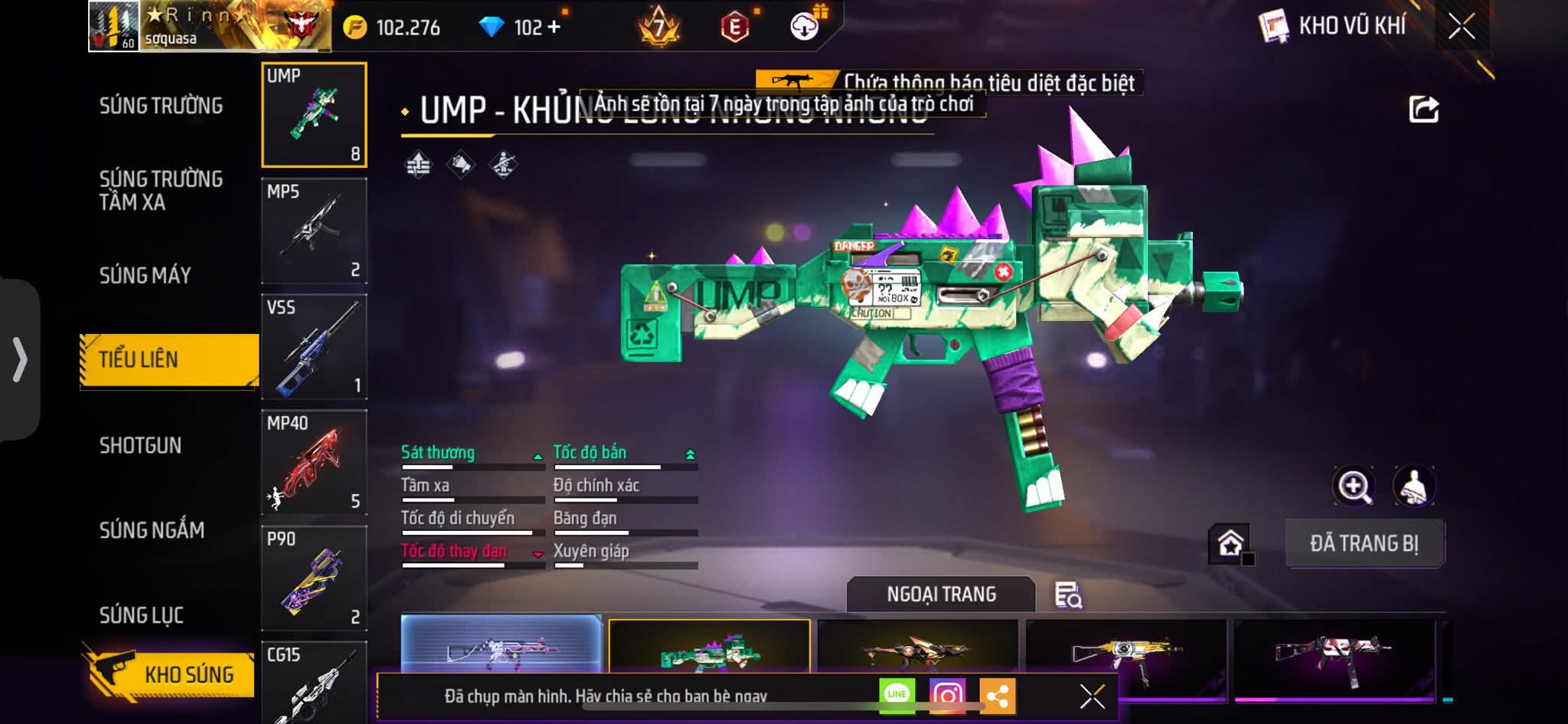
Task: Select the Súng Trường weapon category
Action: (x=161, y=106)
